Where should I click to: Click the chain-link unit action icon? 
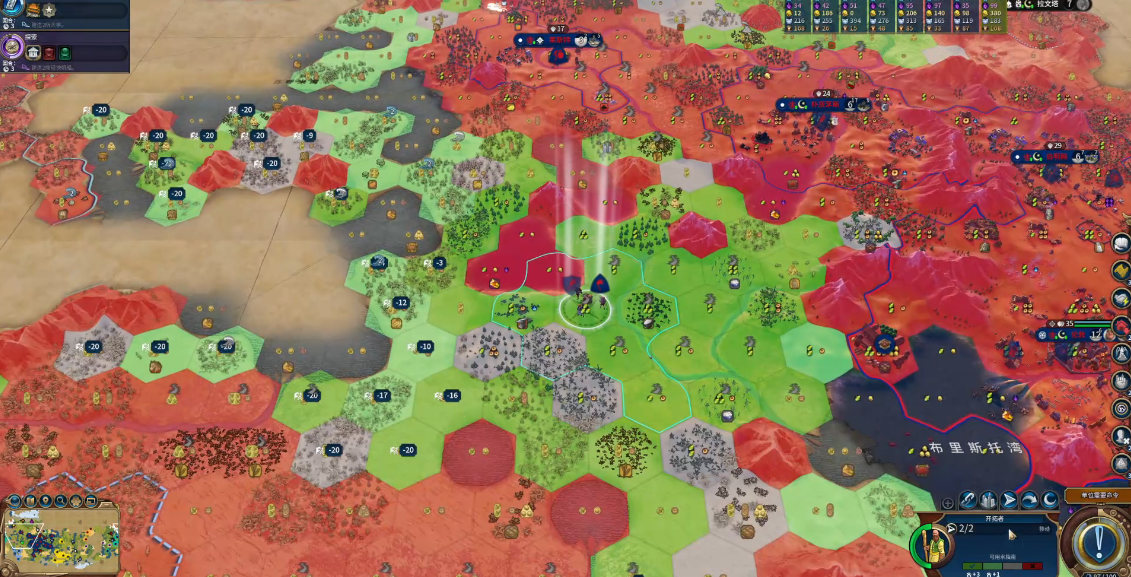pyautogui.click(x=968, y=500)
